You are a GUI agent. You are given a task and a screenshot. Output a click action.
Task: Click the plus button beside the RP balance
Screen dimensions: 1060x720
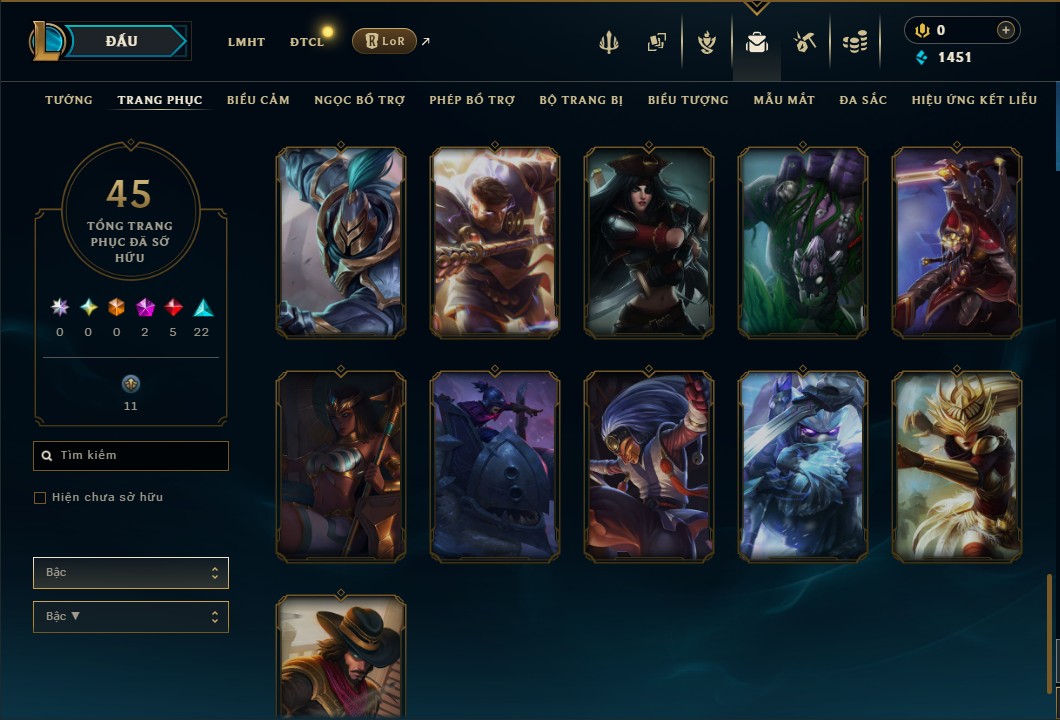pos(1005,31)
